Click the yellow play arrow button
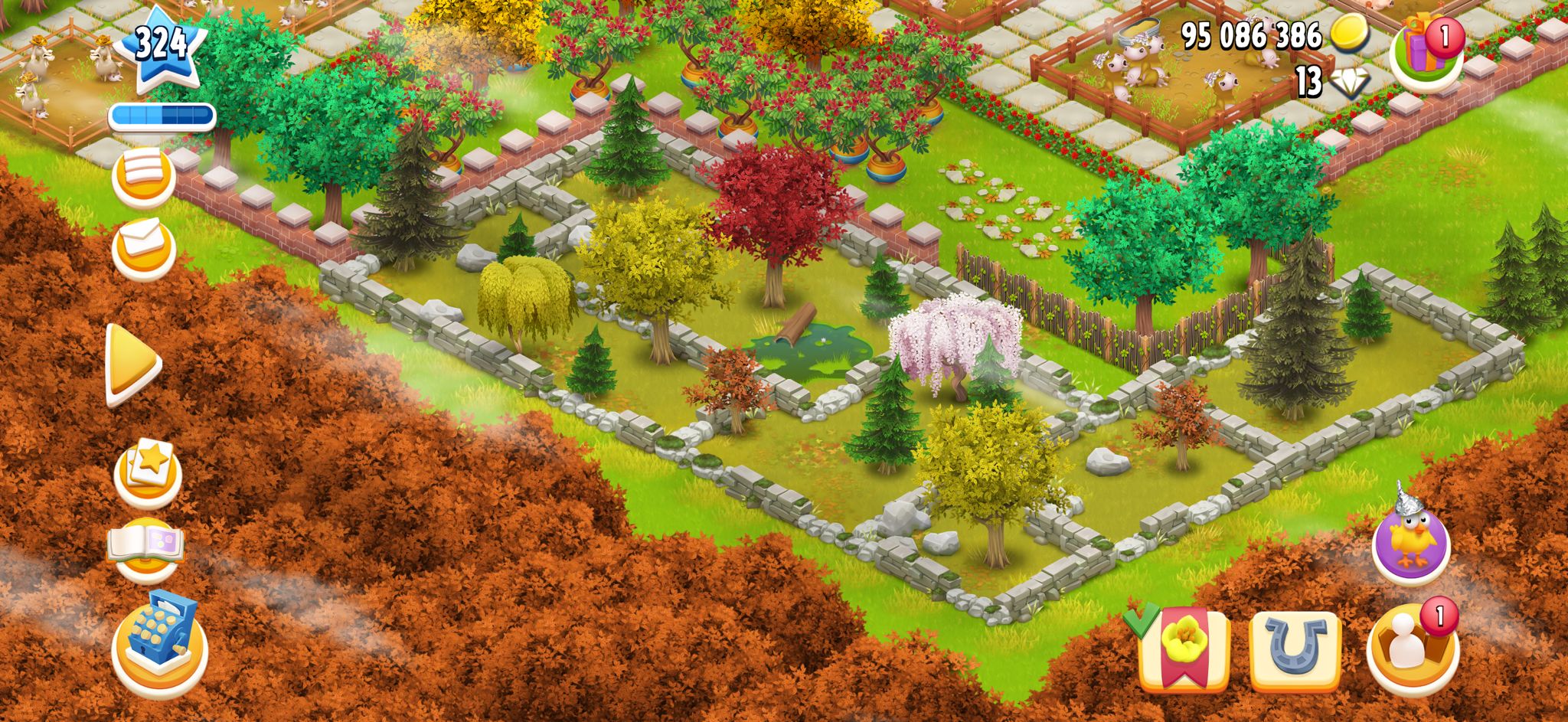The image size is (1568, 722). (133, 364)
